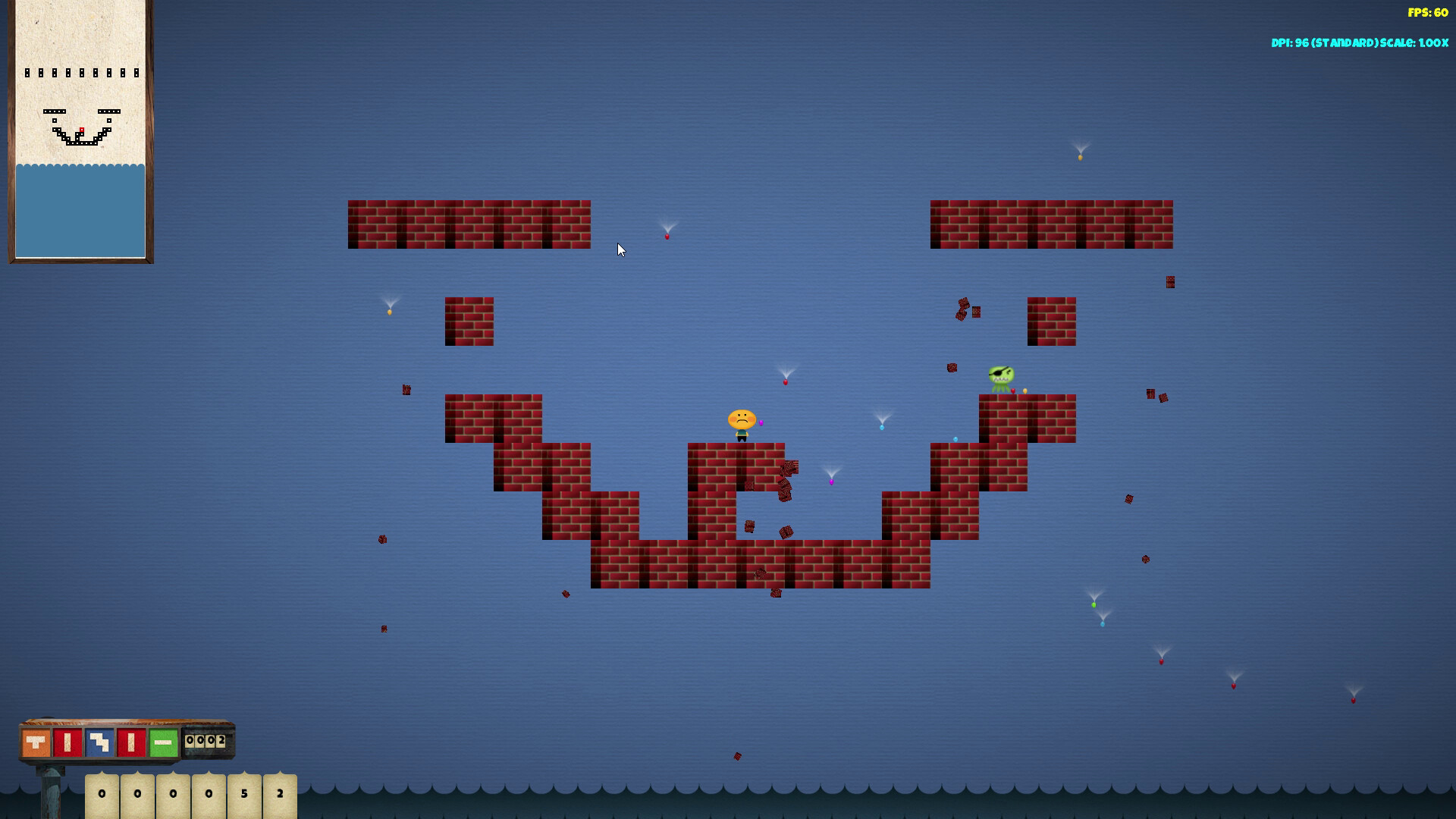Click the score card showing 2

(x=279, y=794)
